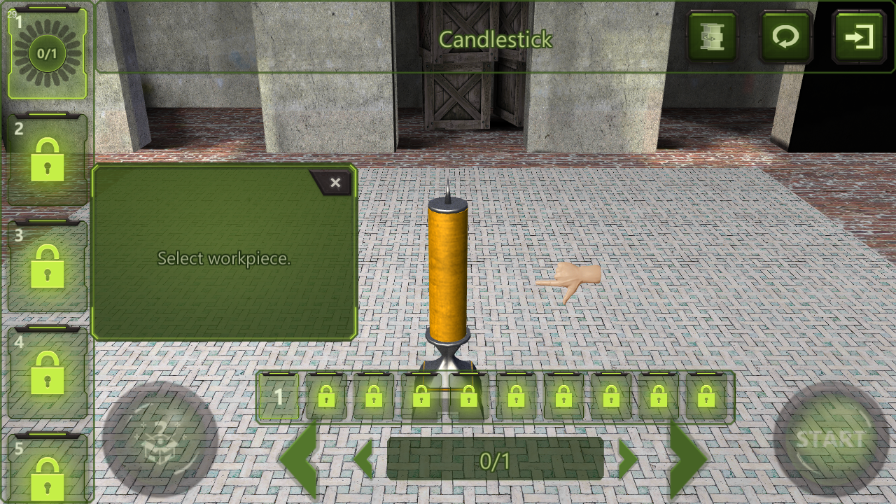Screen dimensions: 896x504
Task: Exit using the door arrow button
Action: pyautogui.click(x=859, y=38)
